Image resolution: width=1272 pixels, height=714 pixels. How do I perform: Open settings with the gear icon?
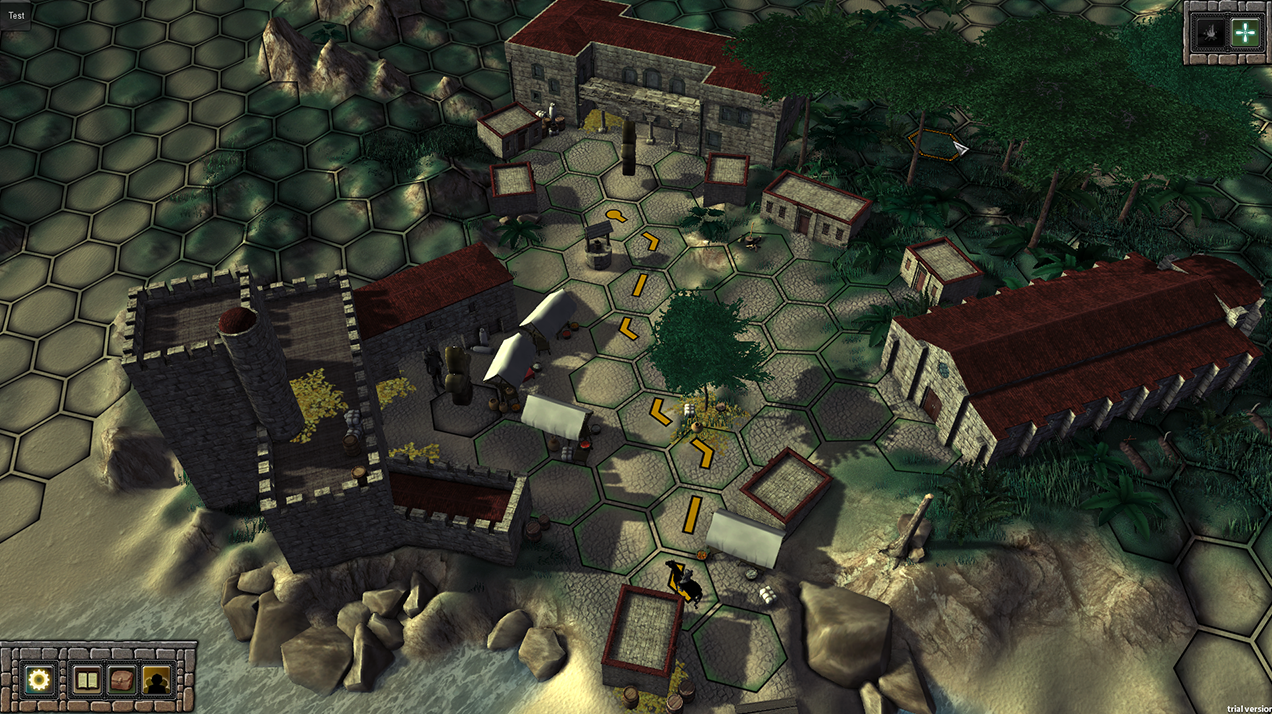39,680
